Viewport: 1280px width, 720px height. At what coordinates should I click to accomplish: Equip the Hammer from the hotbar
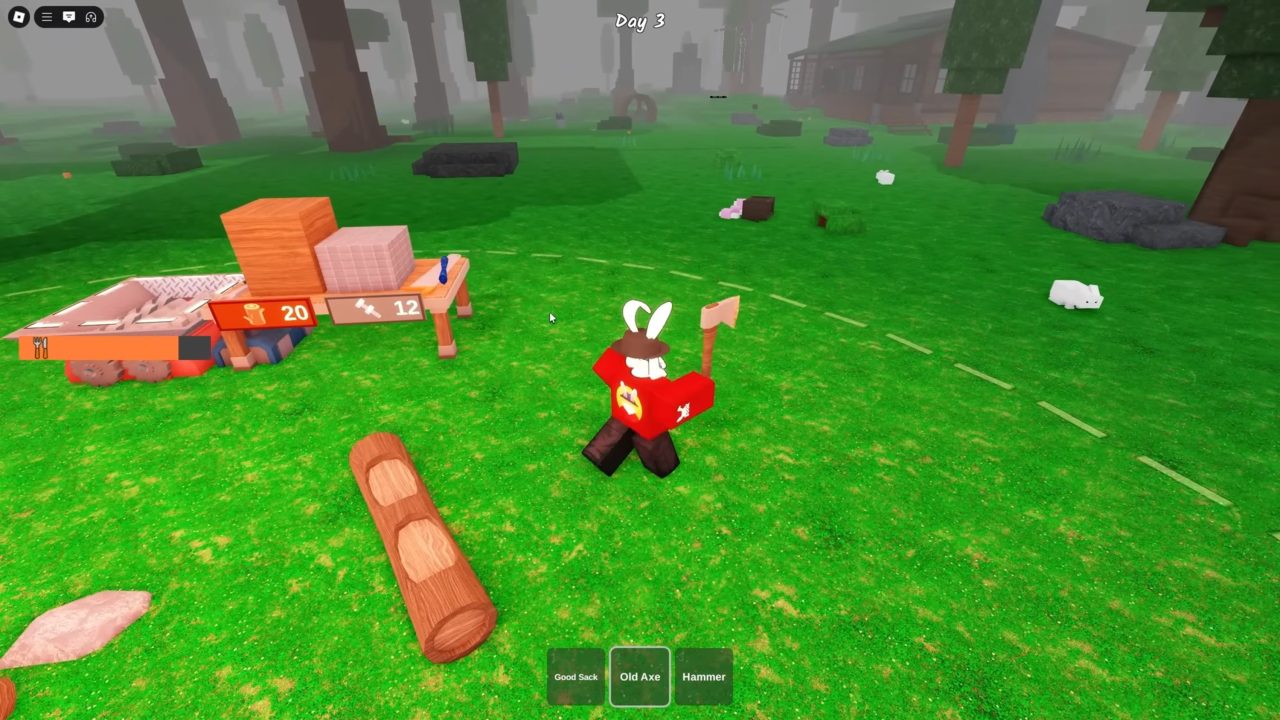703,676
